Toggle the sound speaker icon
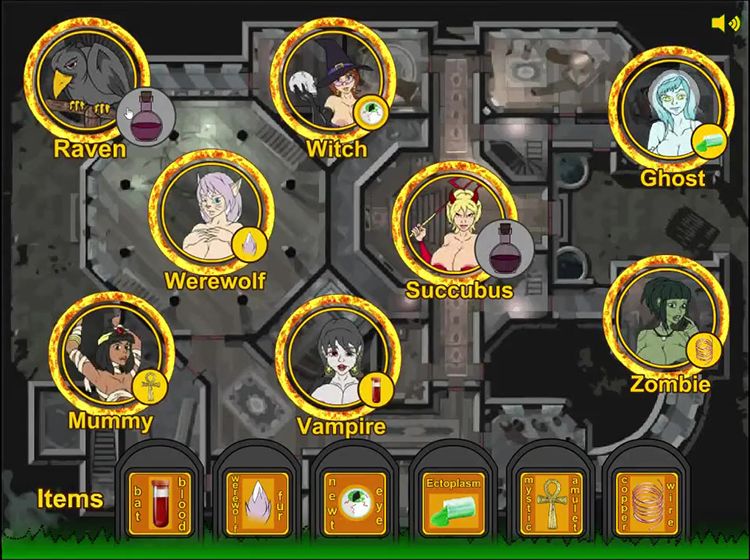 click(725, 23)
